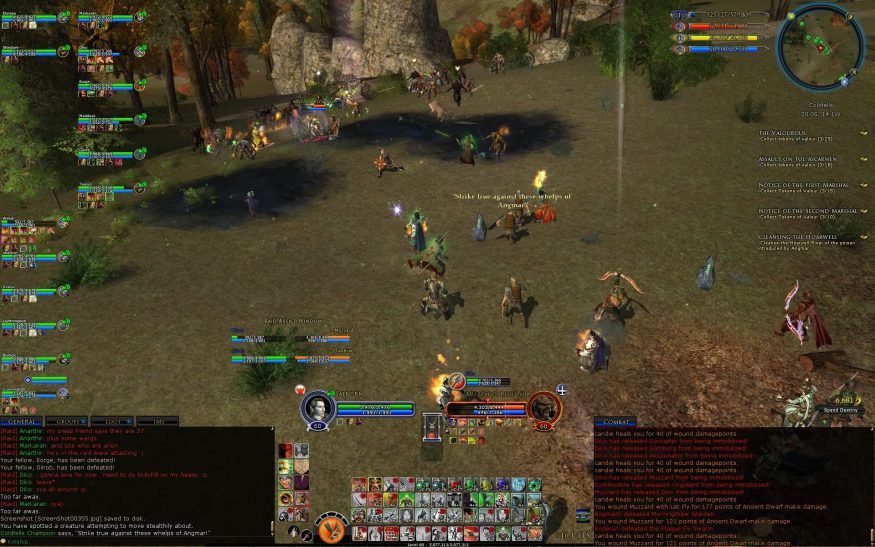
Task: Click the hourglass icon above the skill bars
Action: click(433, 424)
